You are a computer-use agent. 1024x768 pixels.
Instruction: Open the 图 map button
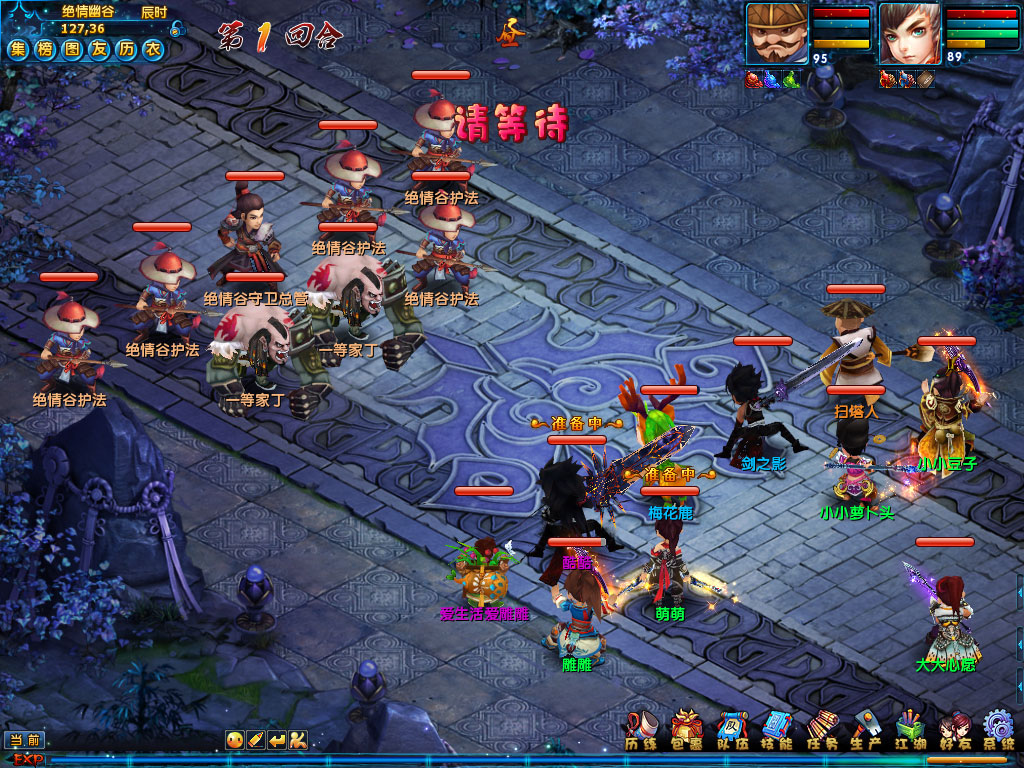pyautogui.click(x=72, y=49)
